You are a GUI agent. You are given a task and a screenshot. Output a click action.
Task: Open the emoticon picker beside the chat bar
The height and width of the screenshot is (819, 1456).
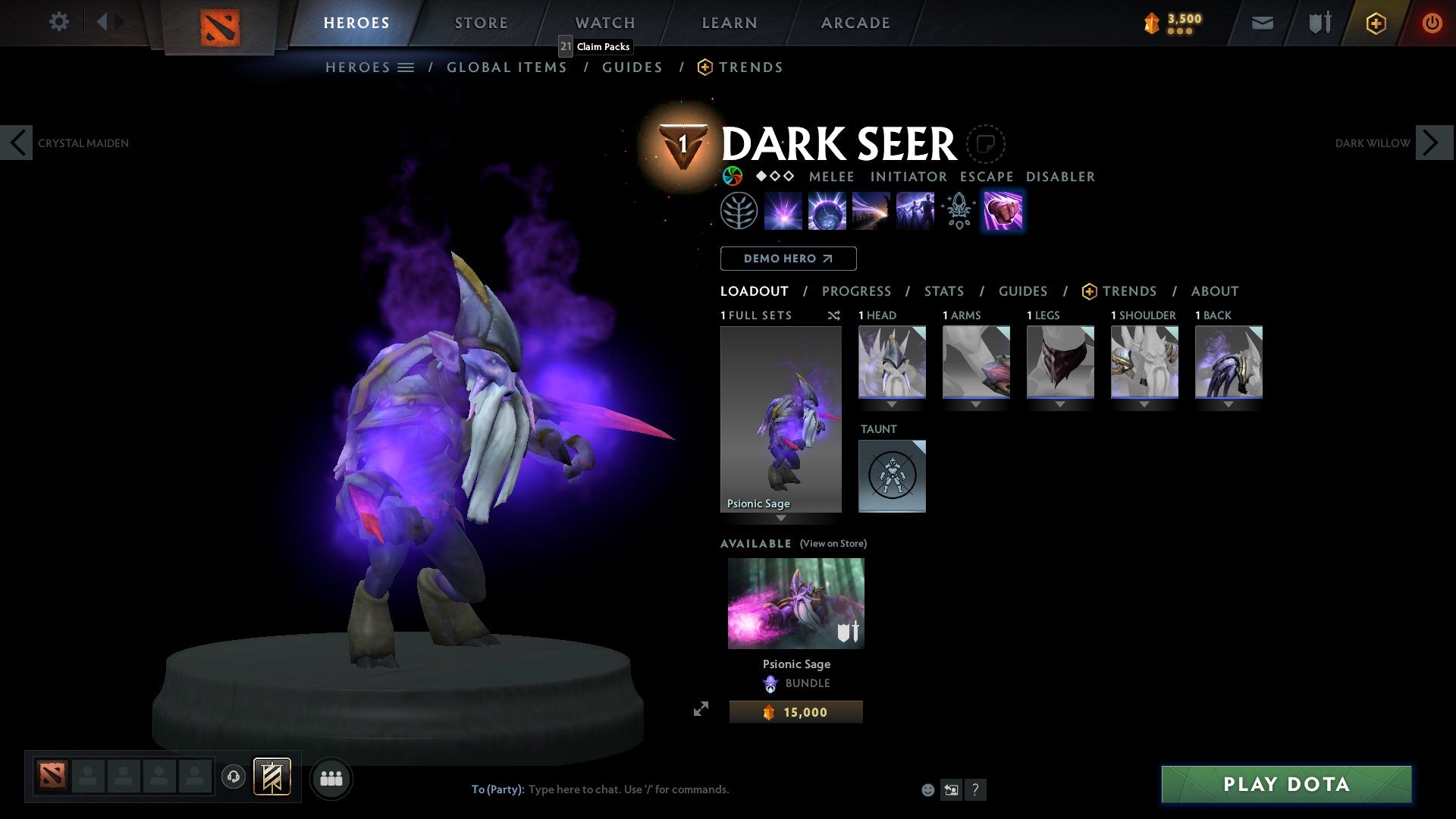click(x=928, y=789)
